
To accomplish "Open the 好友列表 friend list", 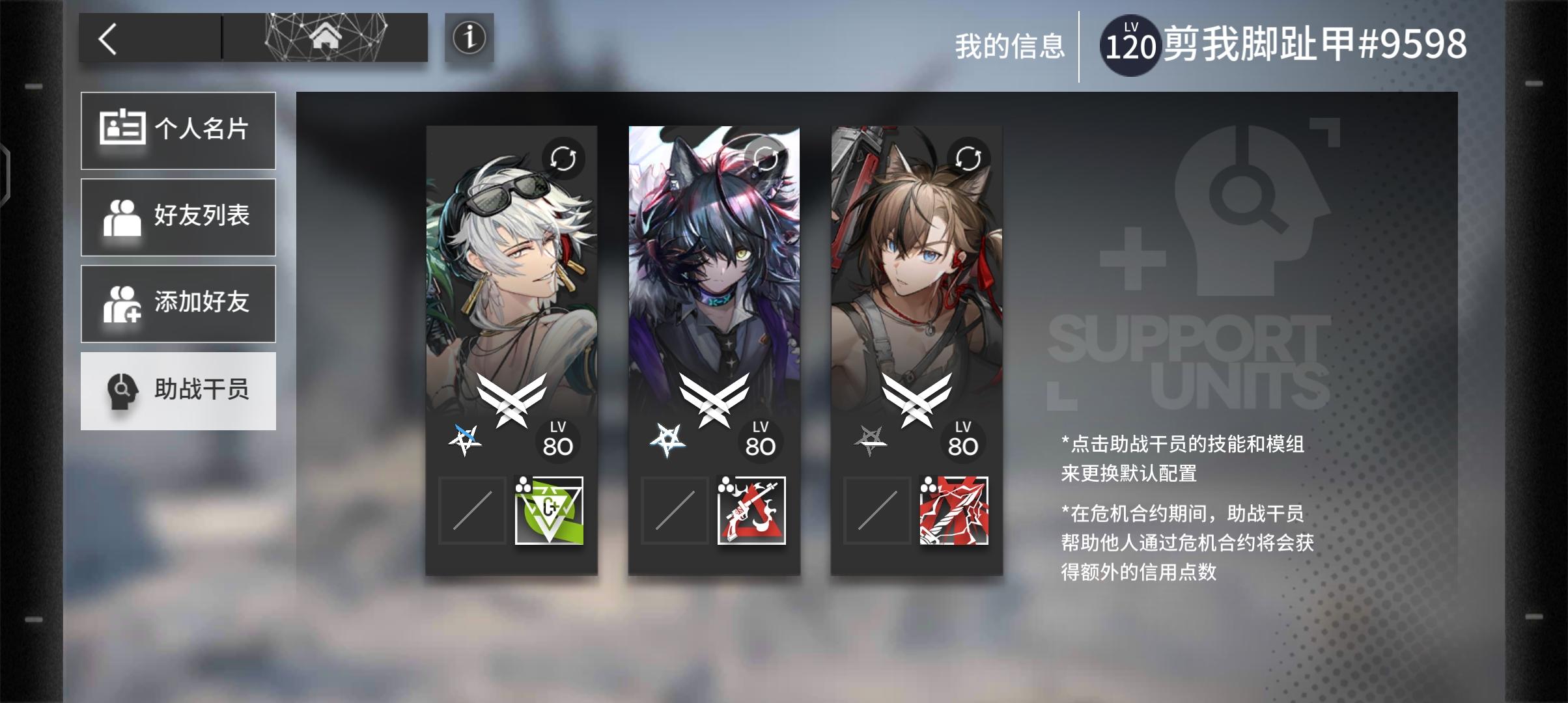I will pyautogui.click(x=178, y=217).
